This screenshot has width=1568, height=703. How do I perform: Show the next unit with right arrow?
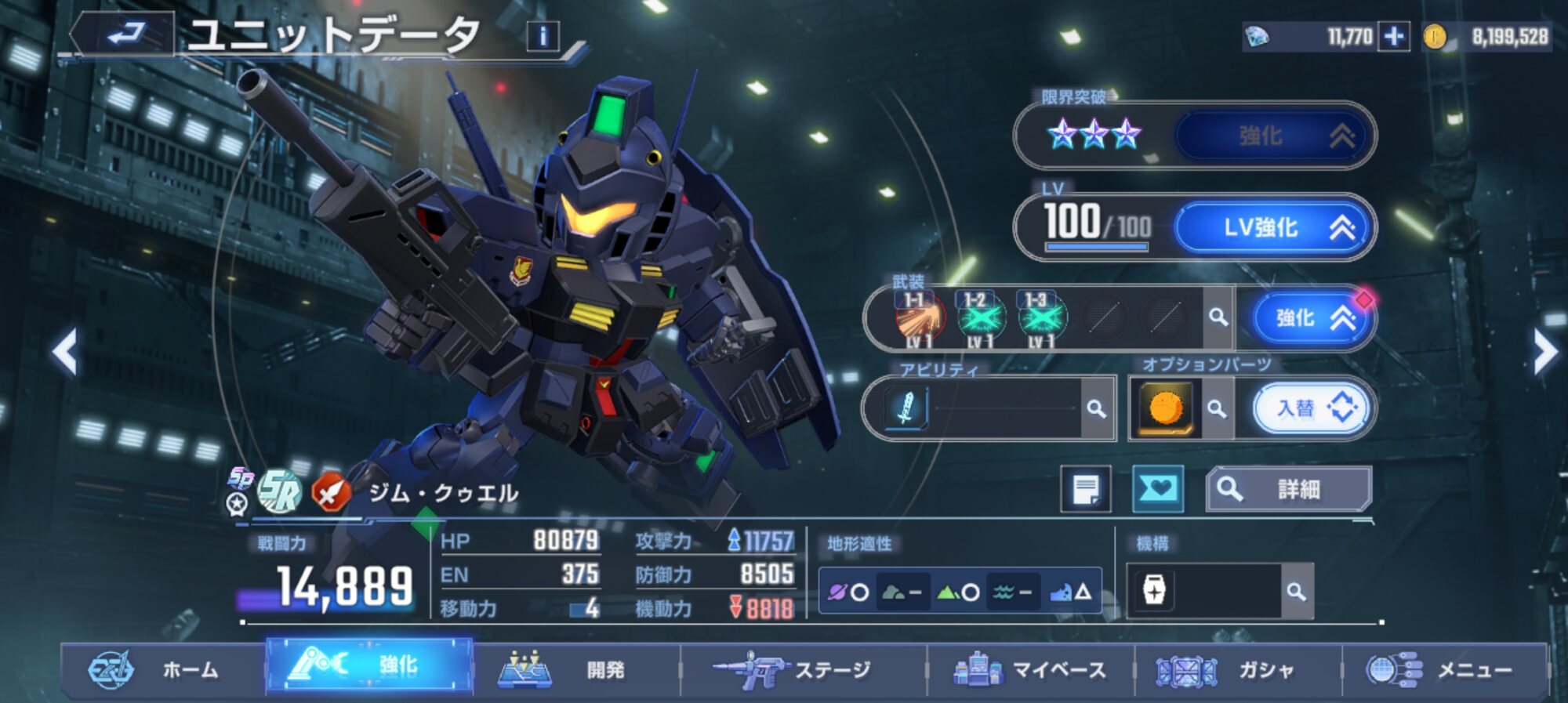pos(1544,352)
